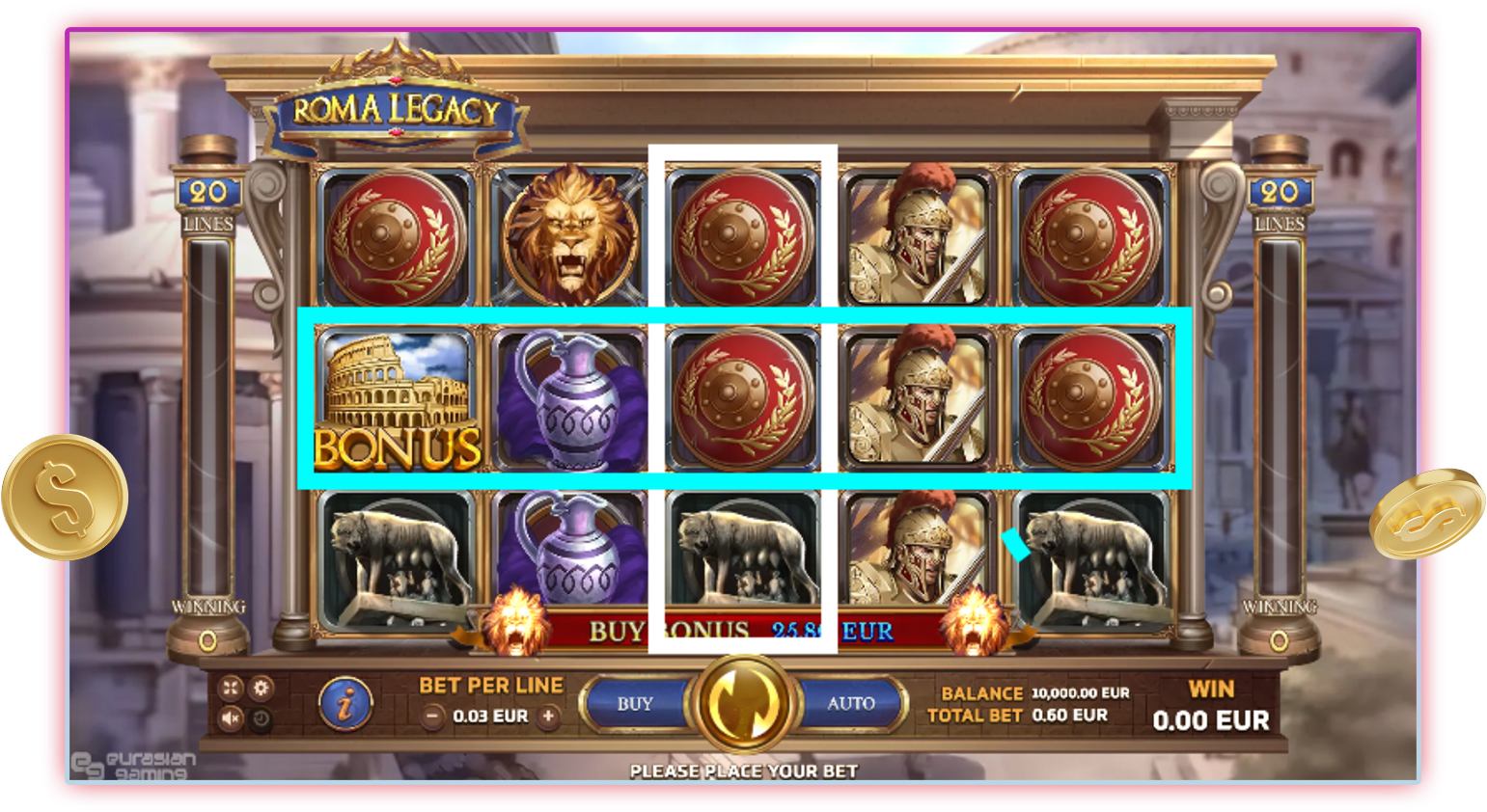Open bet per line amount selector
Viewport: 1487px width, 812px height.
tap(490, 717)
